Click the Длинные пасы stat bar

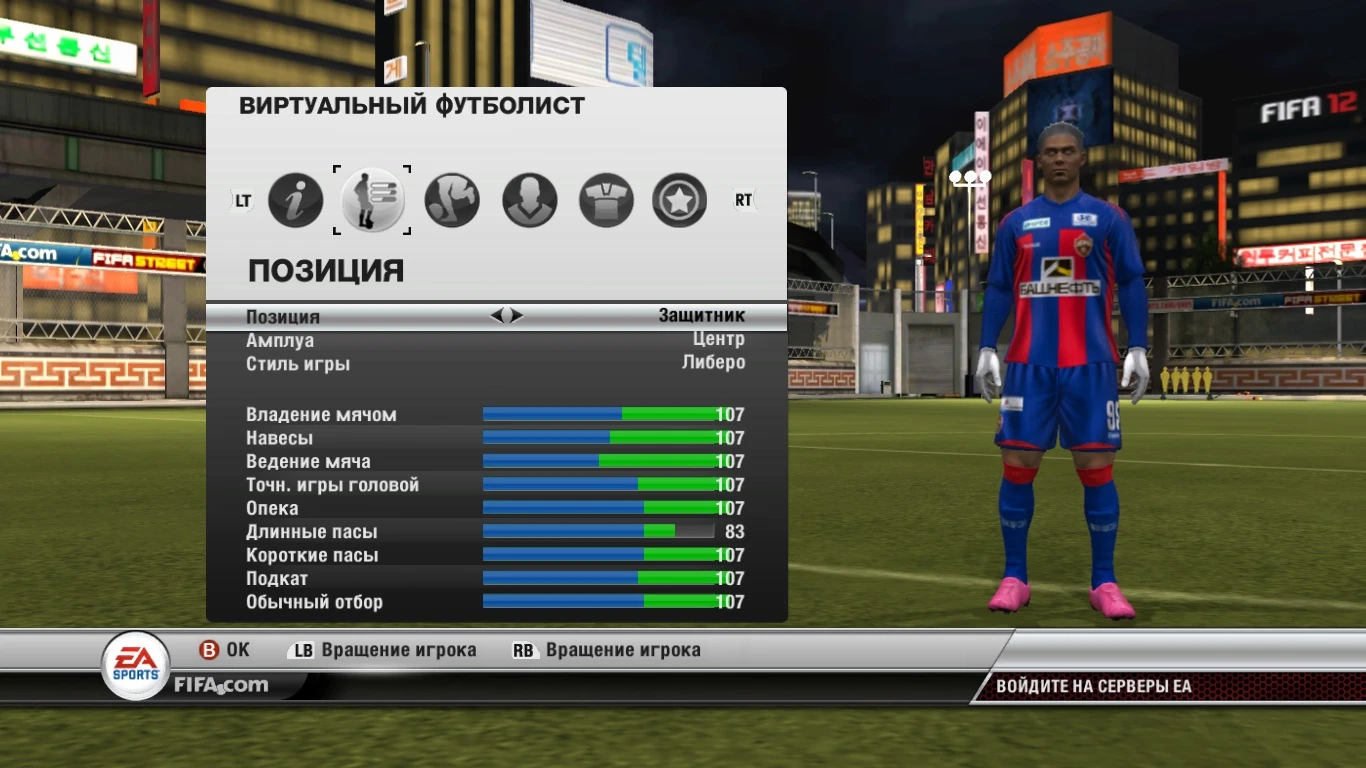598,531
